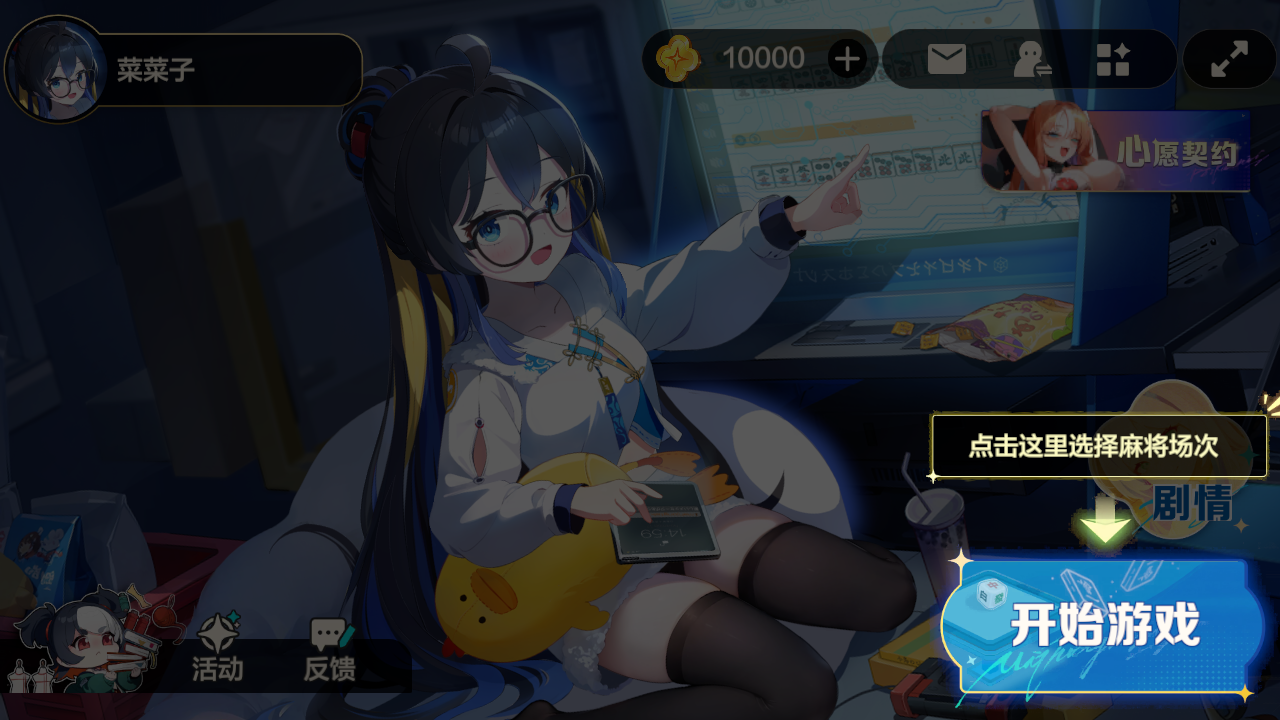Image resolution: width=1280 pixels, height=720 pixels.
Task: Toggle fullscreen with the arrows icon
Action: coord(1229,59)
